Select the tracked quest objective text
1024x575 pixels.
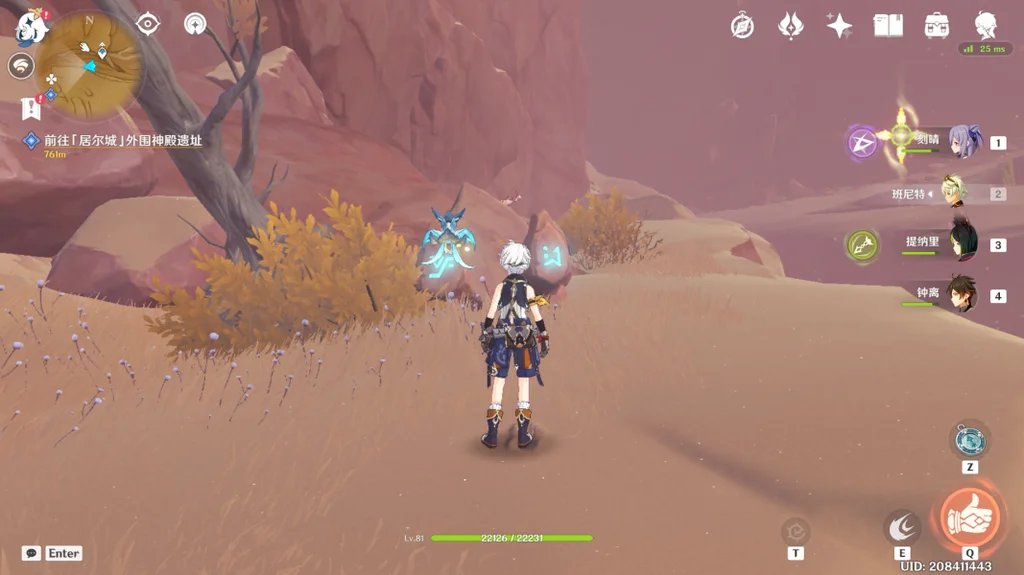coord(122,141)
